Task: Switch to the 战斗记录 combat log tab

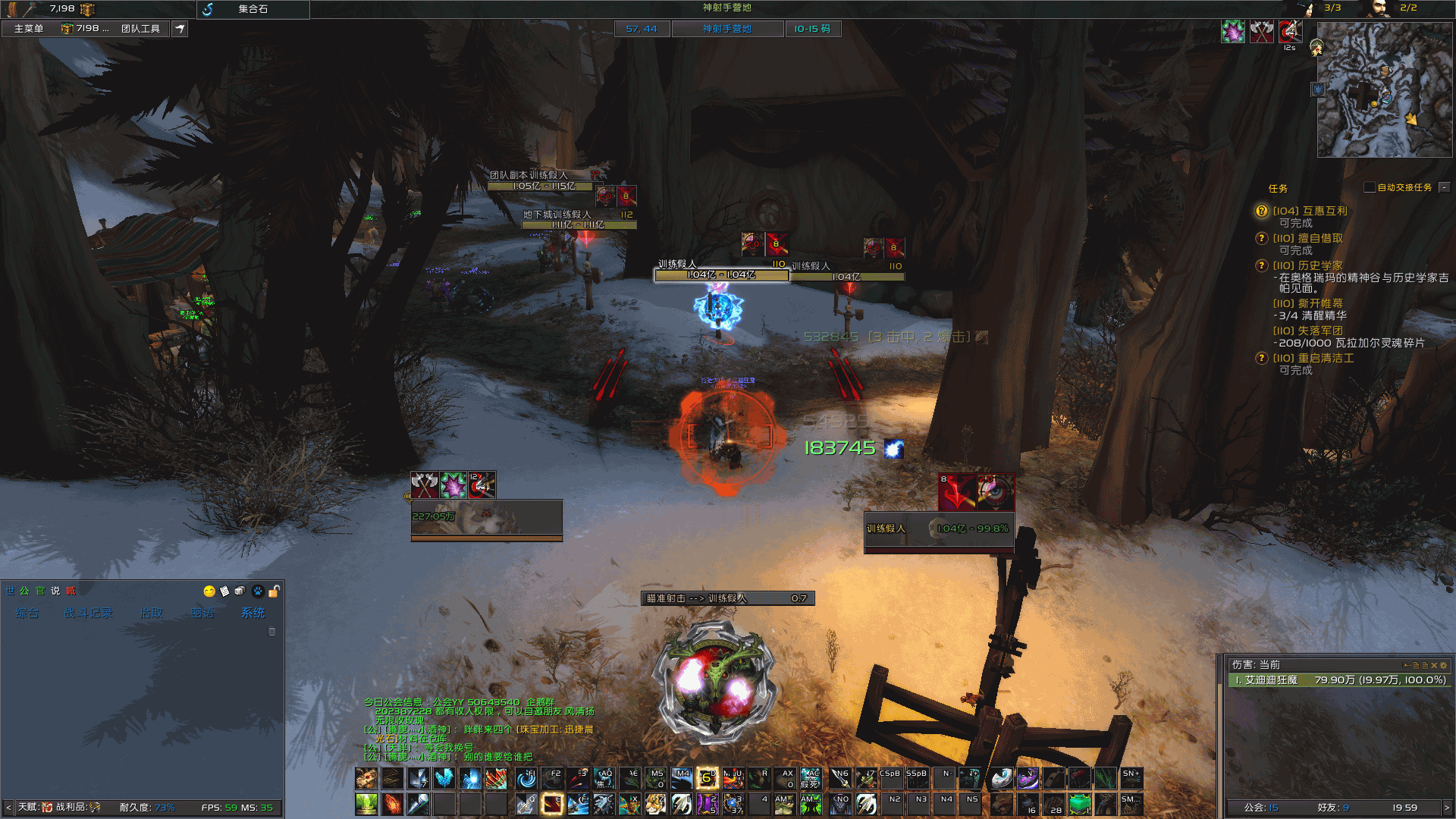Action: tap(89, 613)
